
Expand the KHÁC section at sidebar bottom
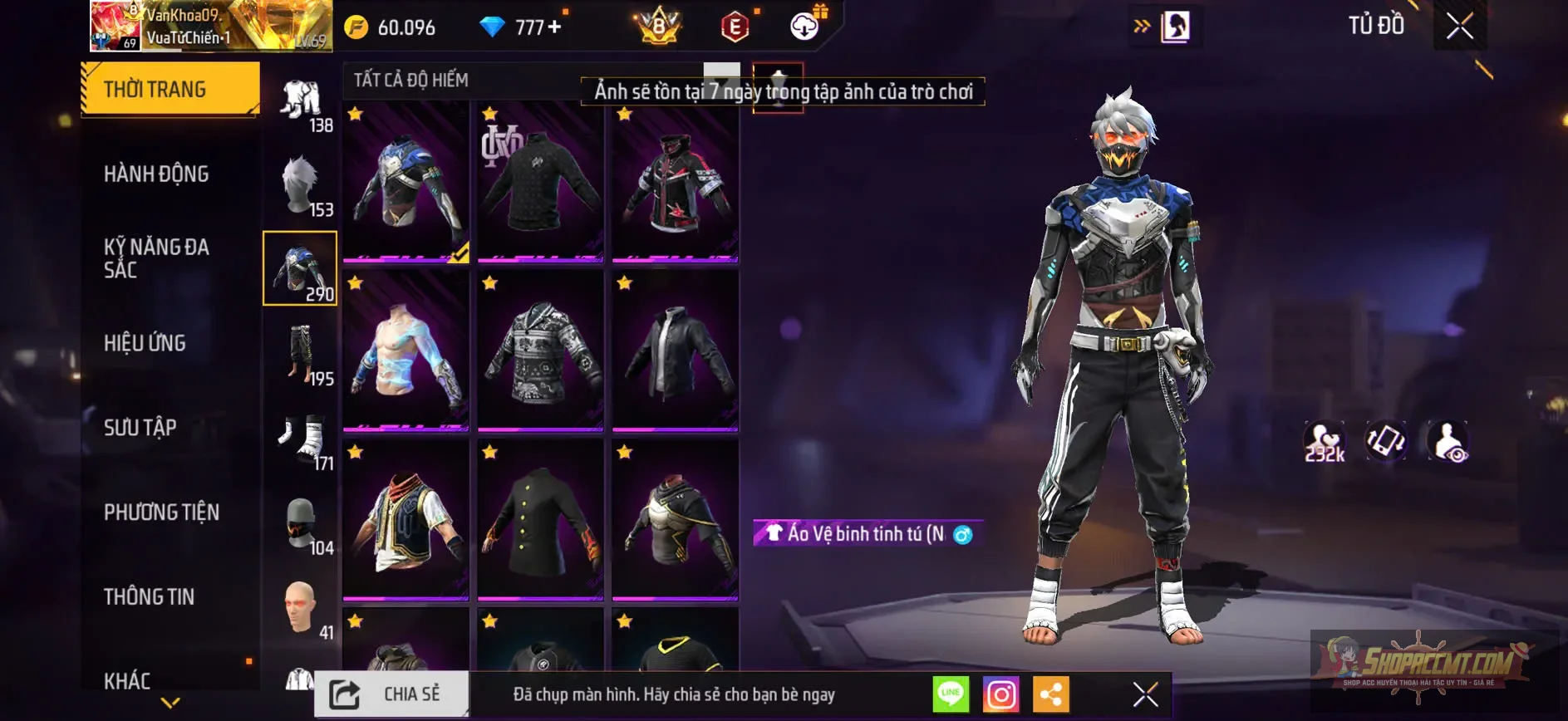(129, 681)
